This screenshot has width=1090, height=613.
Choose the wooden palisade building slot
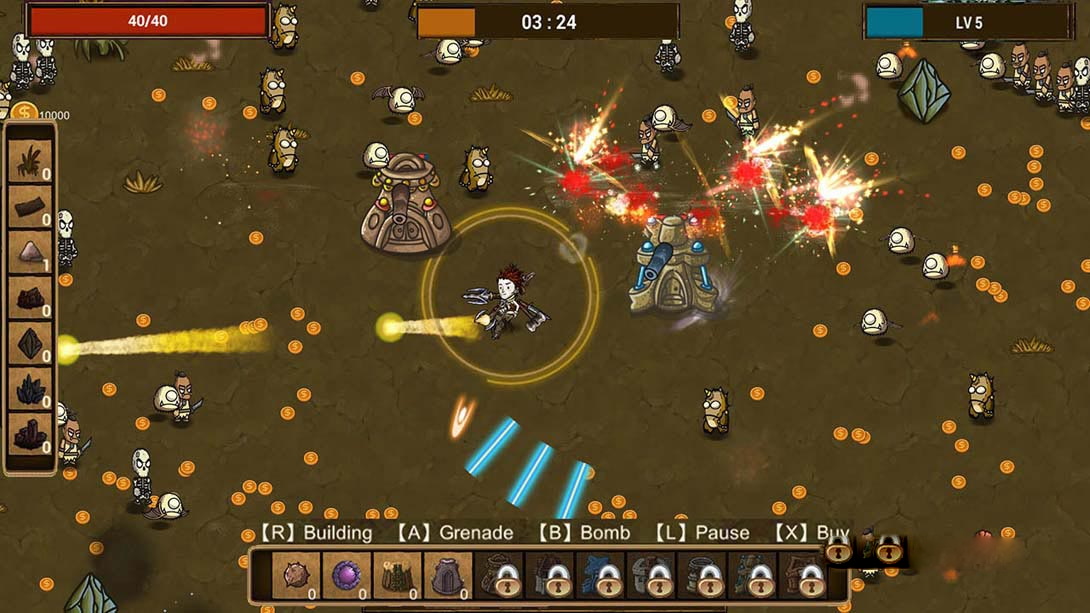click(397, 575)
